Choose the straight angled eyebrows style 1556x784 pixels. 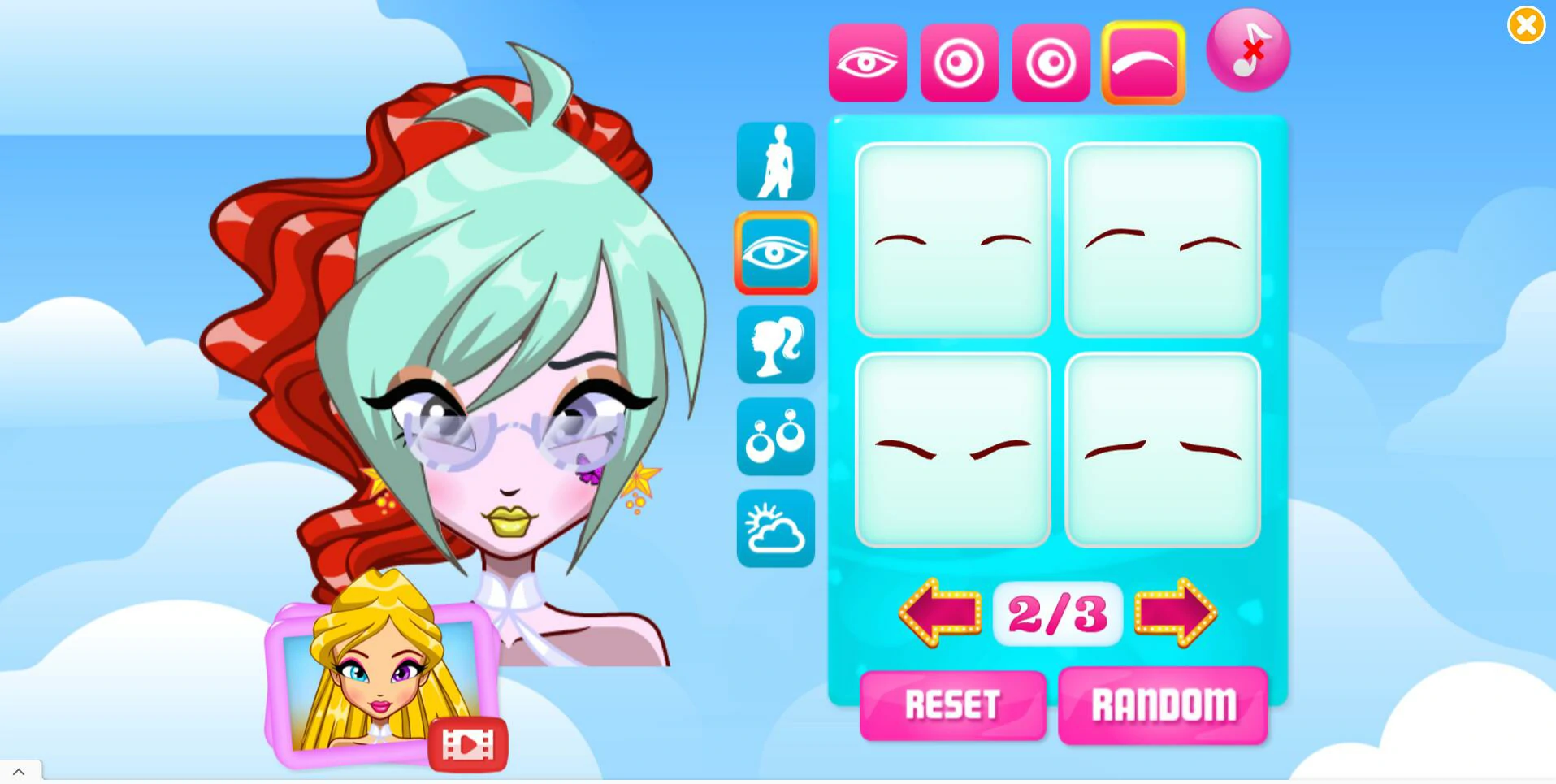[1163, 449]
